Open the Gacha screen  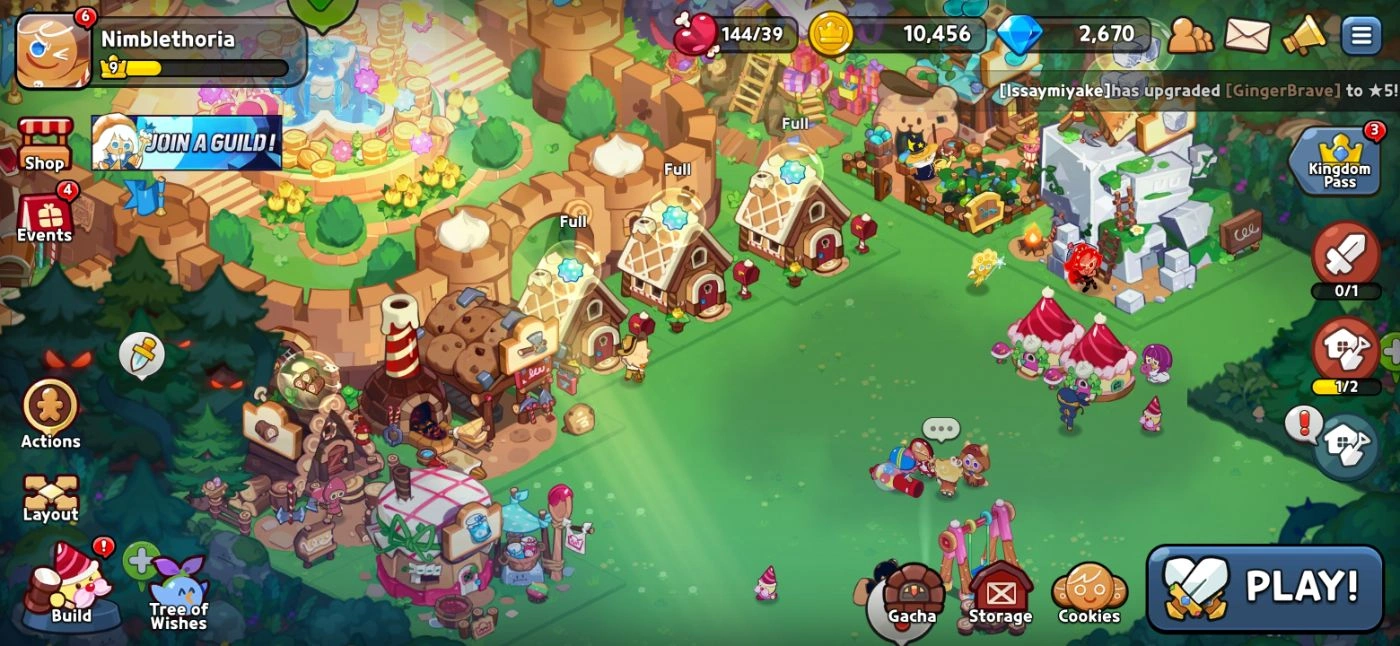[912, 596]
